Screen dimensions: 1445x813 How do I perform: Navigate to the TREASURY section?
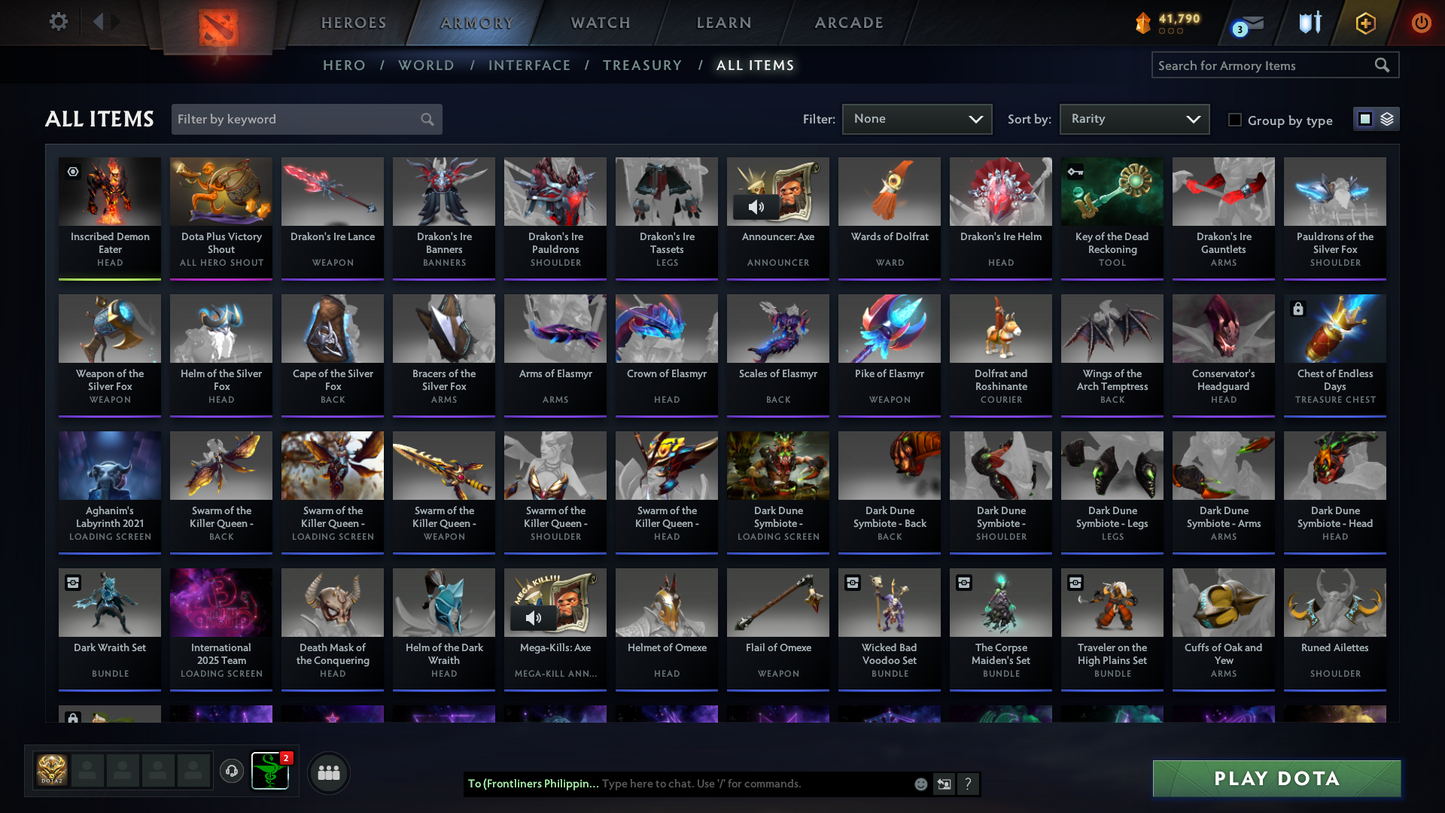(643, 65)
